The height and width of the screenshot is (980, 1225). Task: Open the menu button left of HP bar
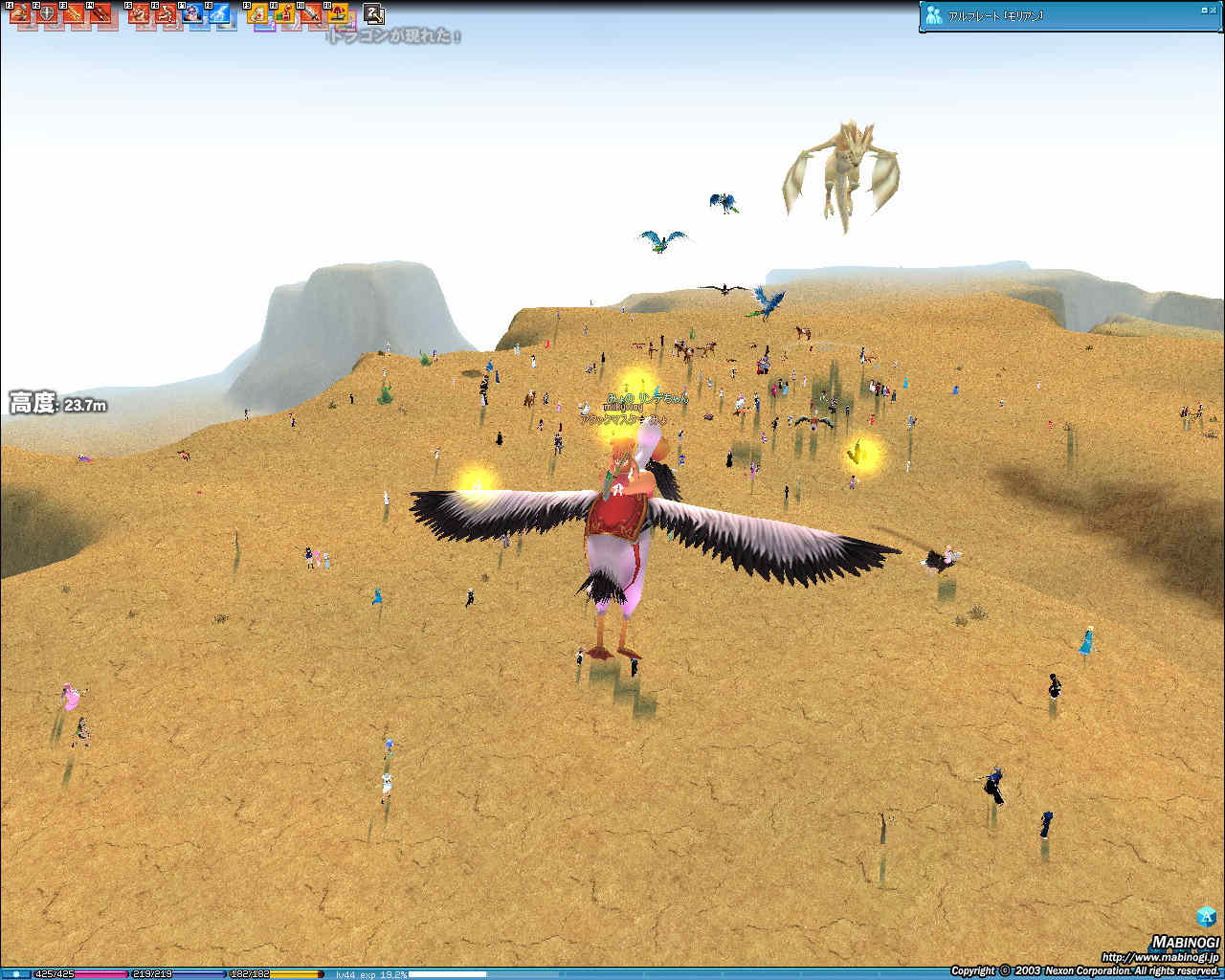pos(16,974)
